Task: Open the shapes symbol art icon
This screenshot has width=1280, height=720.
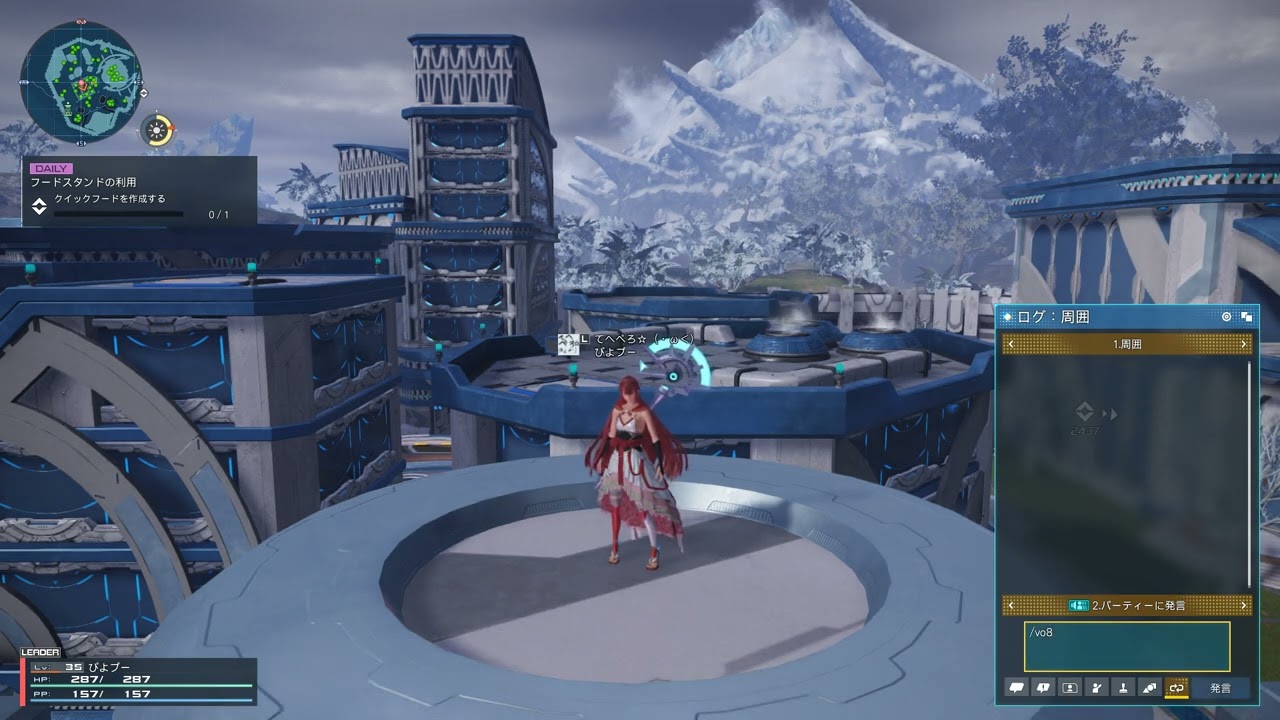Action: point(1150,688)
